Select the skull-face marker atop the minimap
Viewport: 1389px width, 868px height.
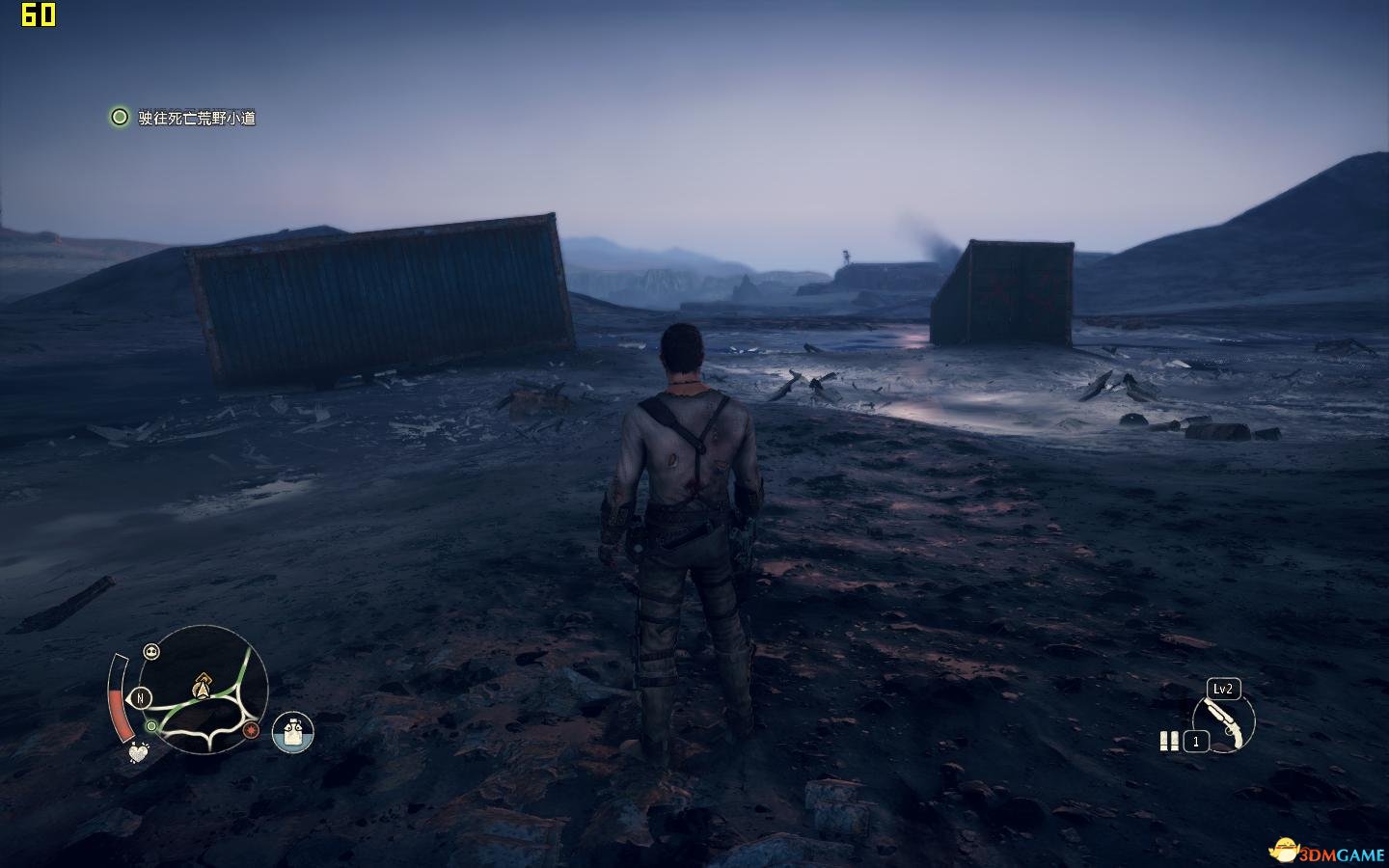[151, 652]
